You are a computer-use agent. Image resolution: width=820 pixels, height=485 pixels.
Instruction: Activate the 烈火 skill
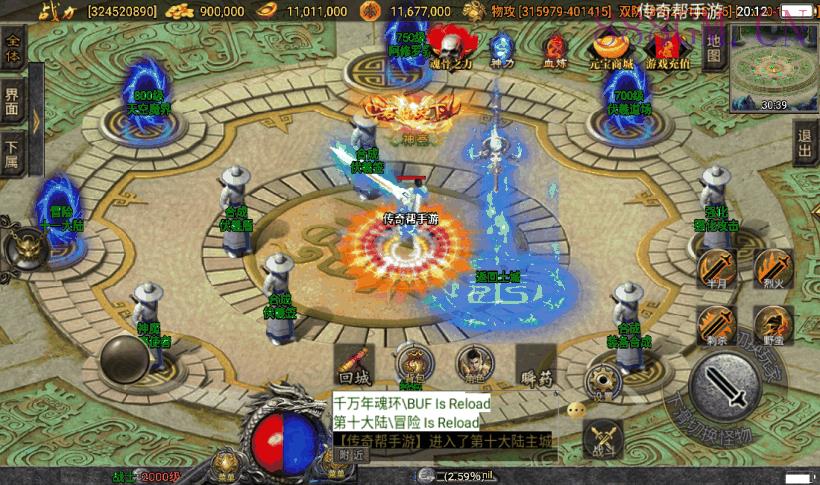(772, 268)
